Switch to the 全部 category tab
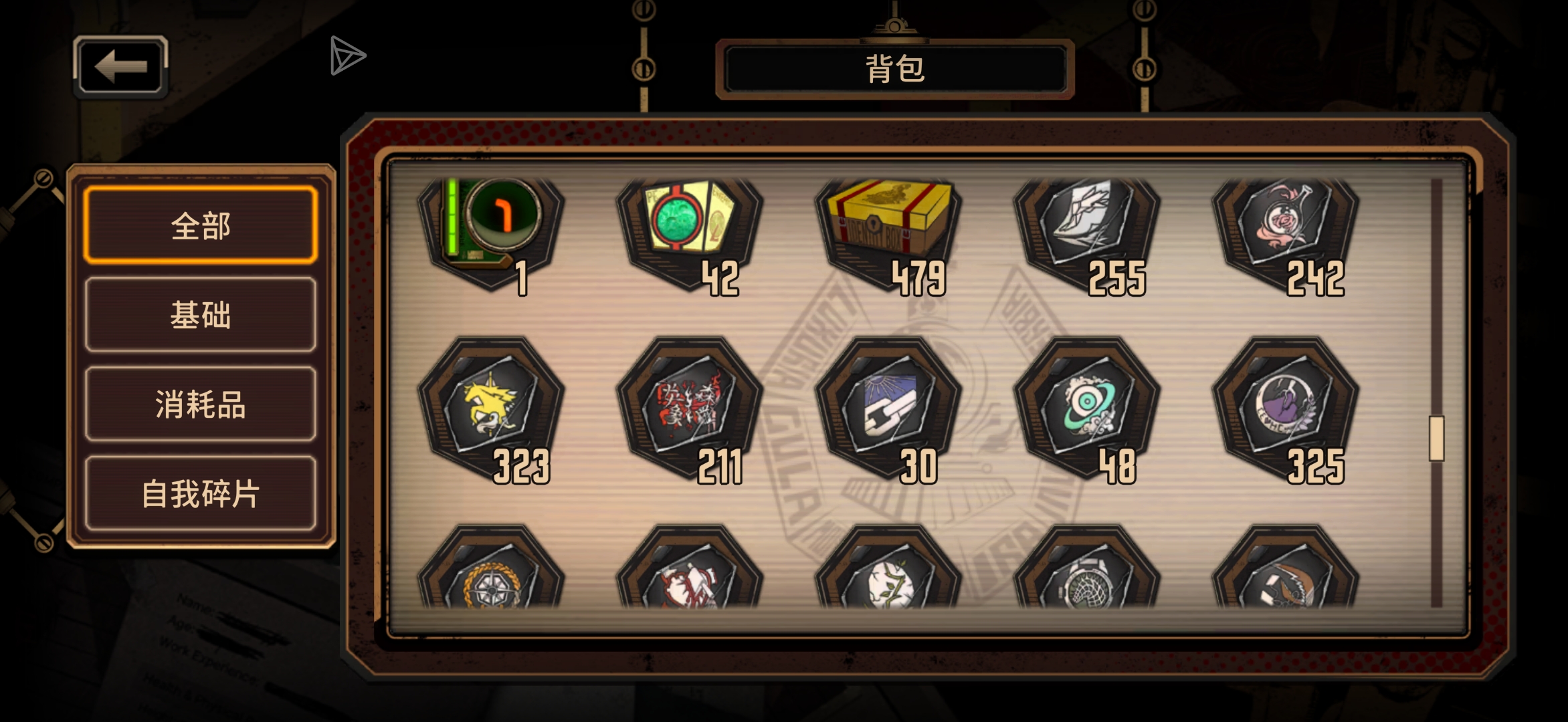1568x722 pixels. [199, 226]
